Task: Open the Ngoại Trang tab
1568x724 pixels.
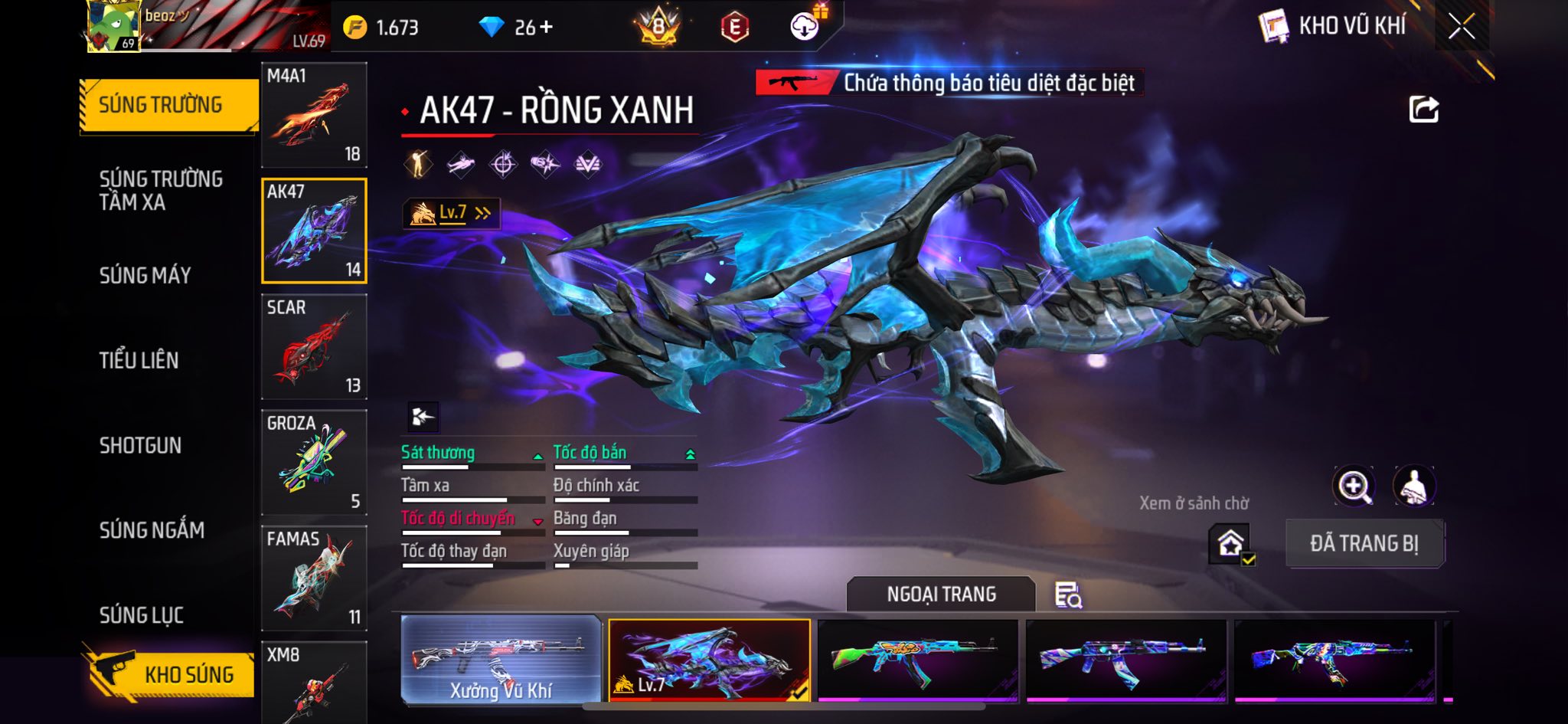Action: point(941,595)
